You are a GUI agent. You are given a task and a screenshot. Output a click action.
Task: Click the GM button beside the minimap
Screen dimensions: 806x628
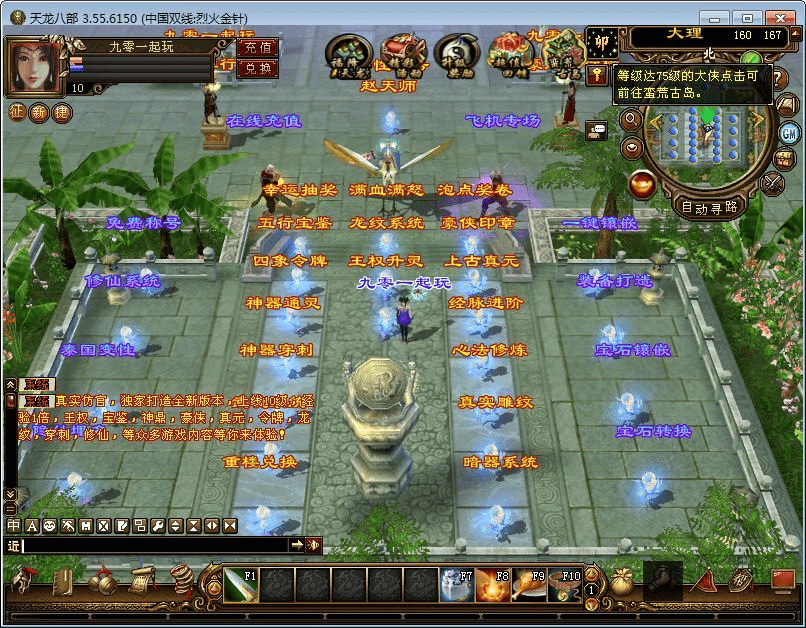pyautogui.click(x=789, y=133)
